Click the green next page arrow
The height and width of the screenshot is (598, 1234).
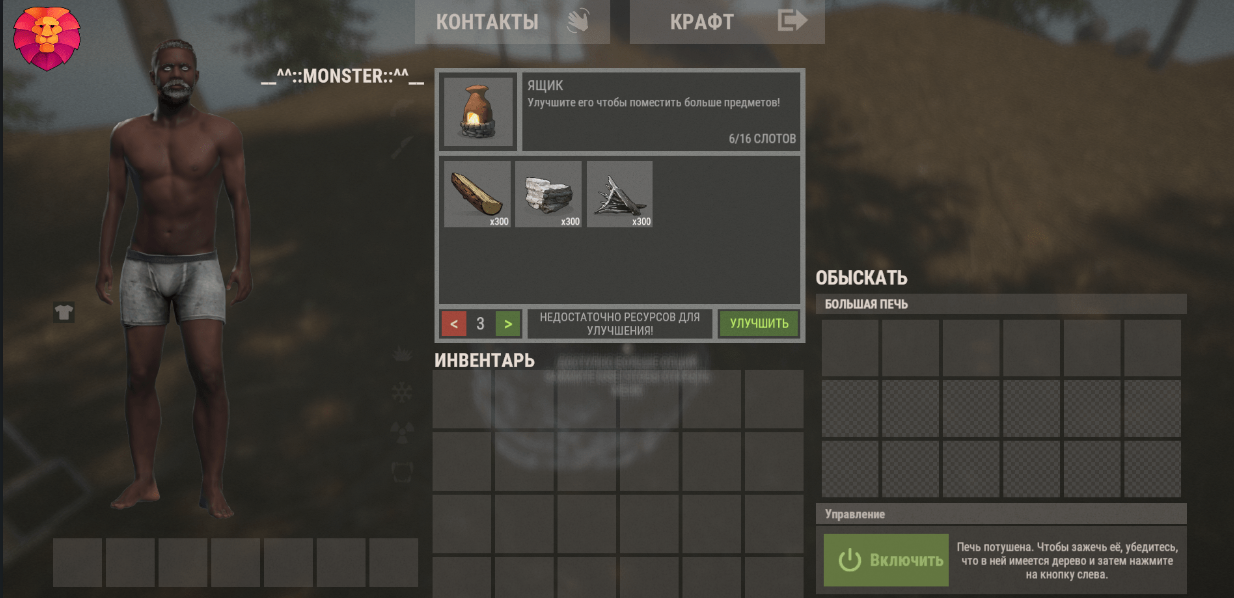508,324
